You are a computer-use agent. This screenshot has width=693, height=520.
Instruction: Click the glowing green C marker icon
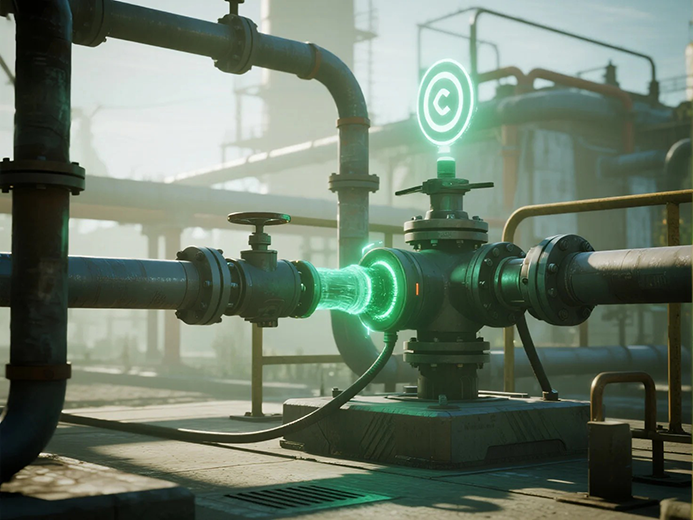pos(445,101)
